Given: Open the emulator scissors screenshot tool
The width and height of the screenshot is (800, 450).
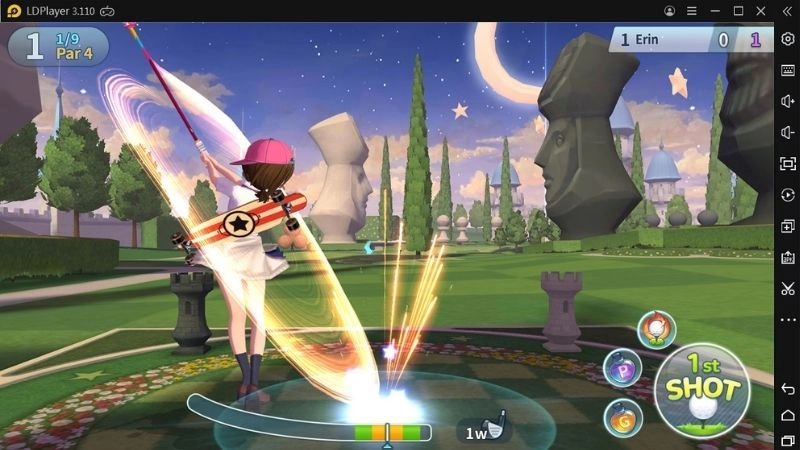Looking at the screenshot, I should pyautogui.click(x=788, y=289).
